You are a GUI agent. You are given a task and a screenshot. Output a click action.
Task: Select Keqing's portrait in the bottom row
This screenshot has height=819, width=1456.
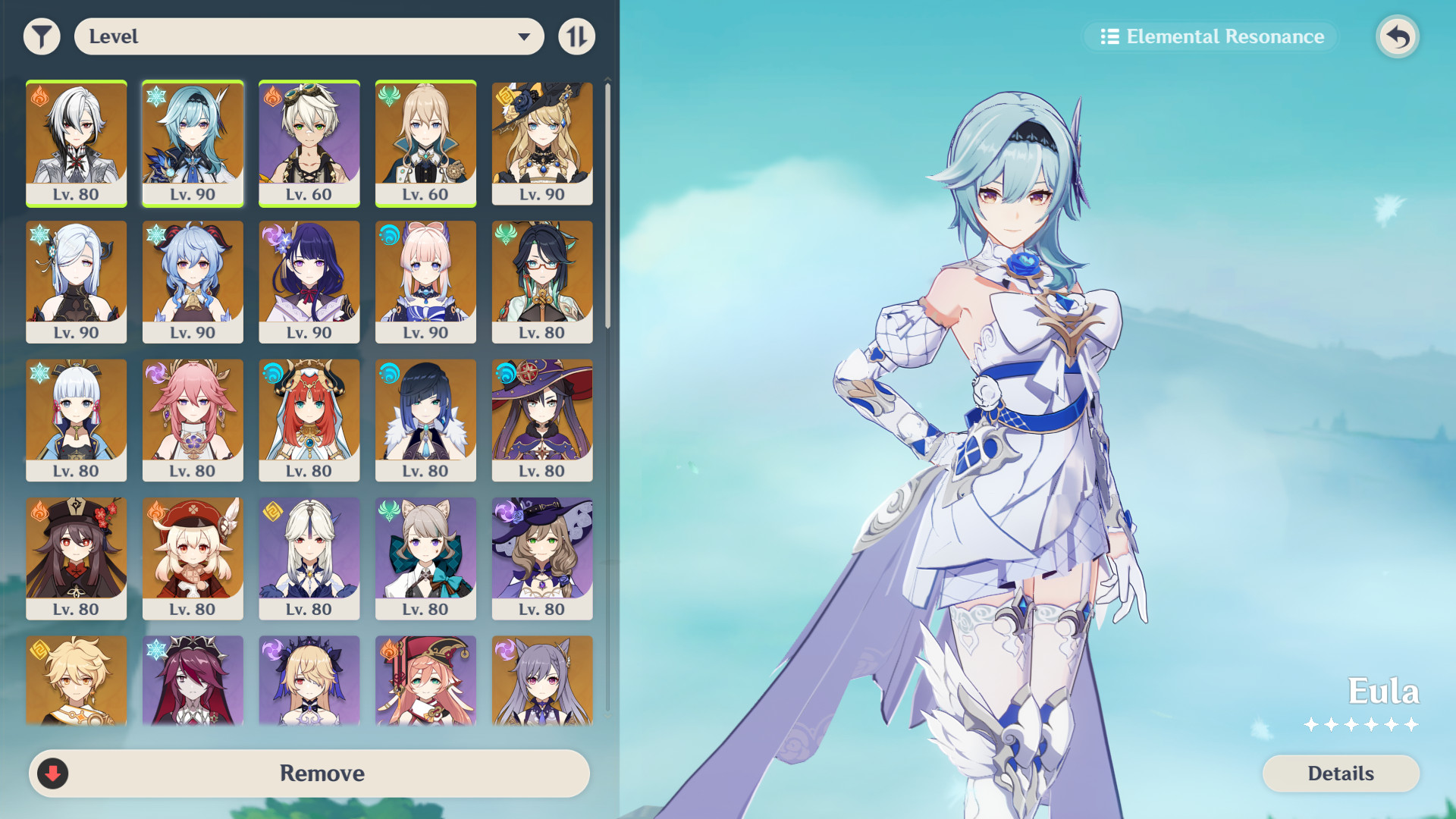(x=541, y=680)
